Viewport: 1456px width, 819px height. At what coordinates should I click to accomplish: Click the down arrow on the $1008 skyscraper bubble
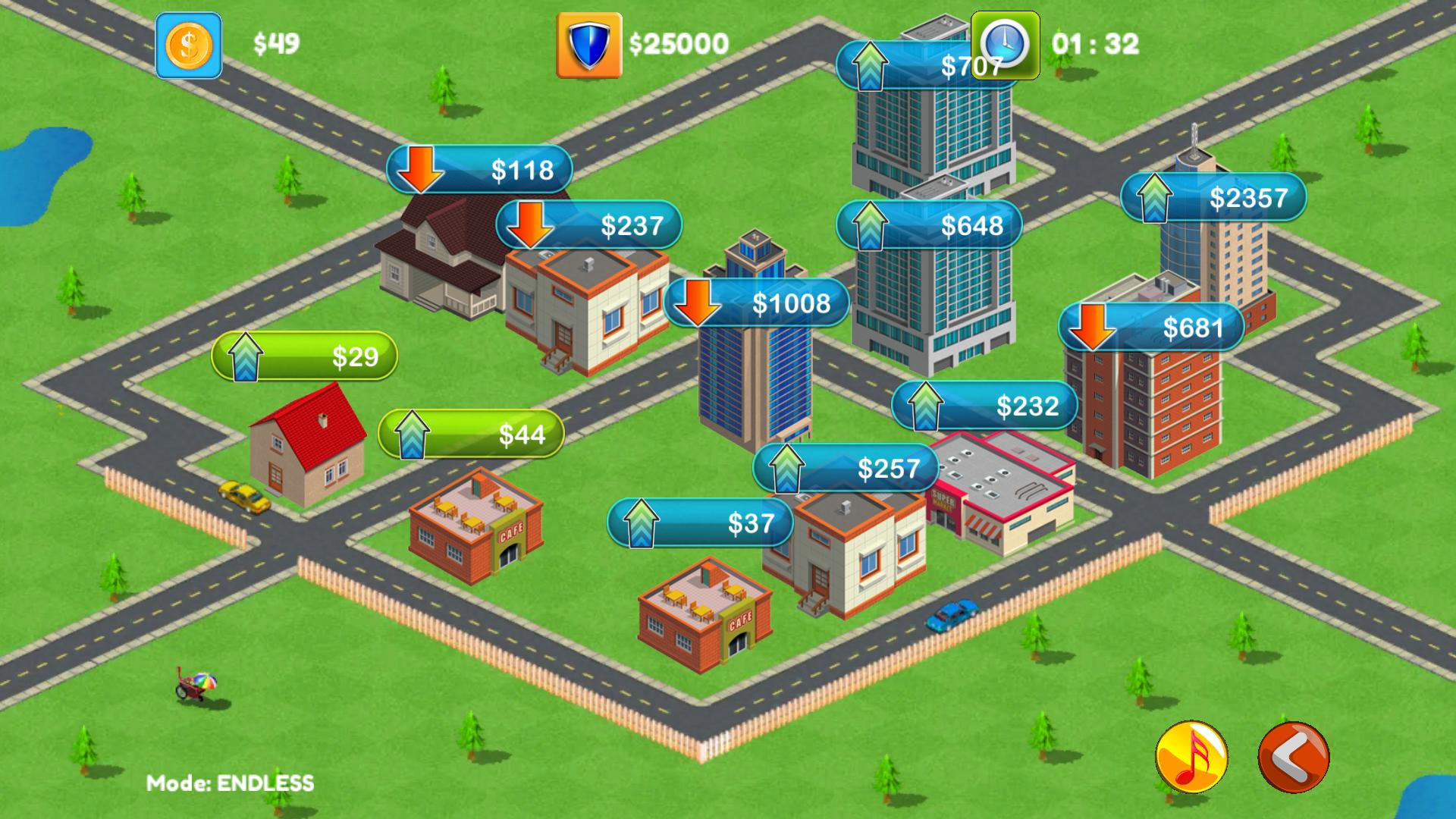tap(697, 302)
